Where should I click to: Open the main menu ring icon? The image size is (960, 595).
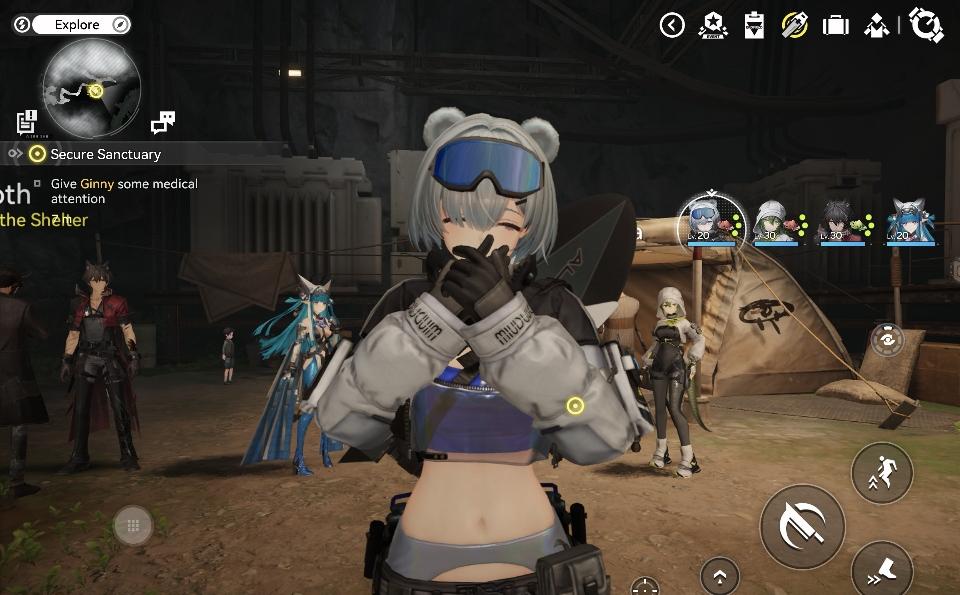pos(926,25)
